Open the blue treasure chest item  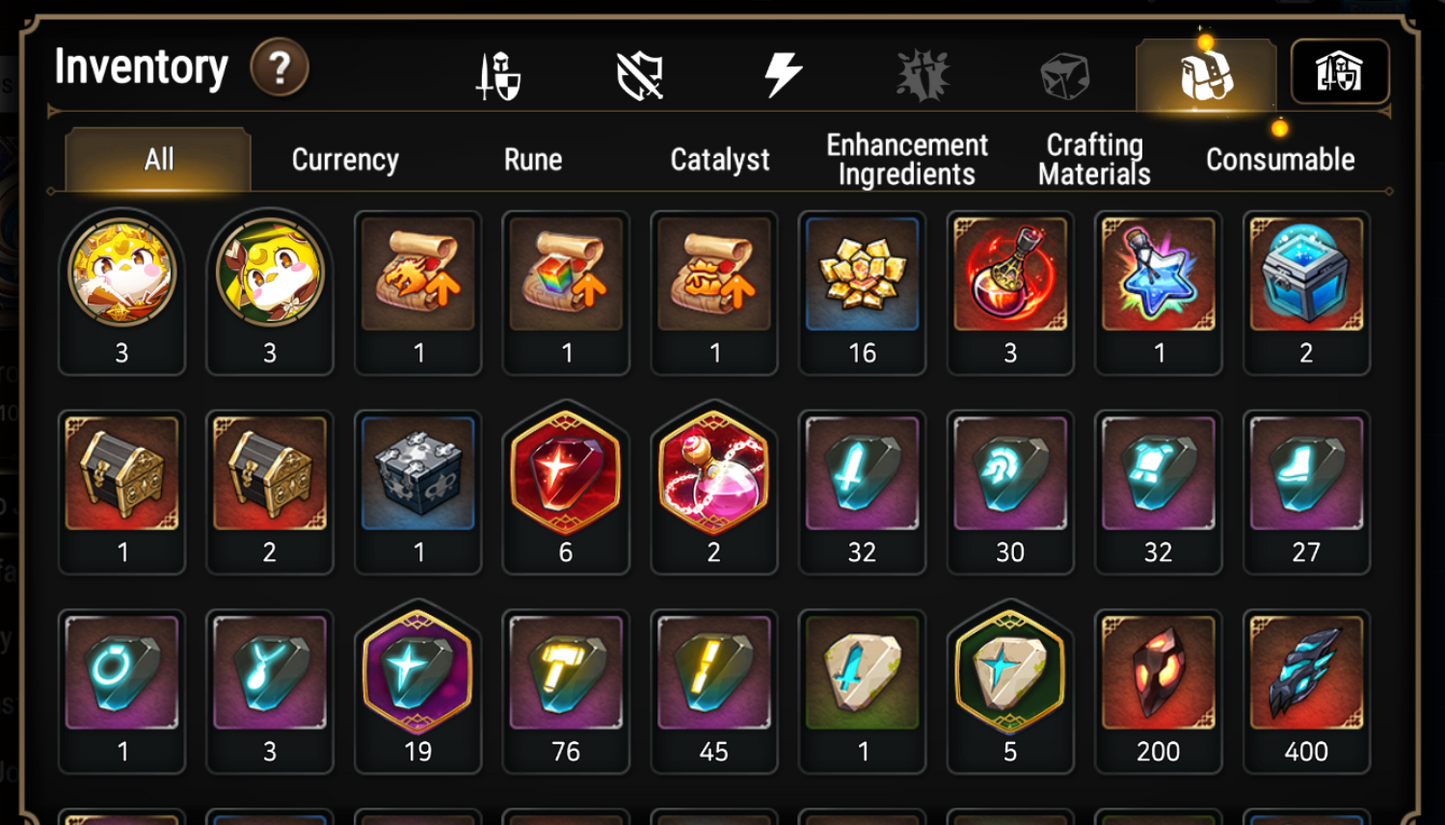tap(1306, 277)
